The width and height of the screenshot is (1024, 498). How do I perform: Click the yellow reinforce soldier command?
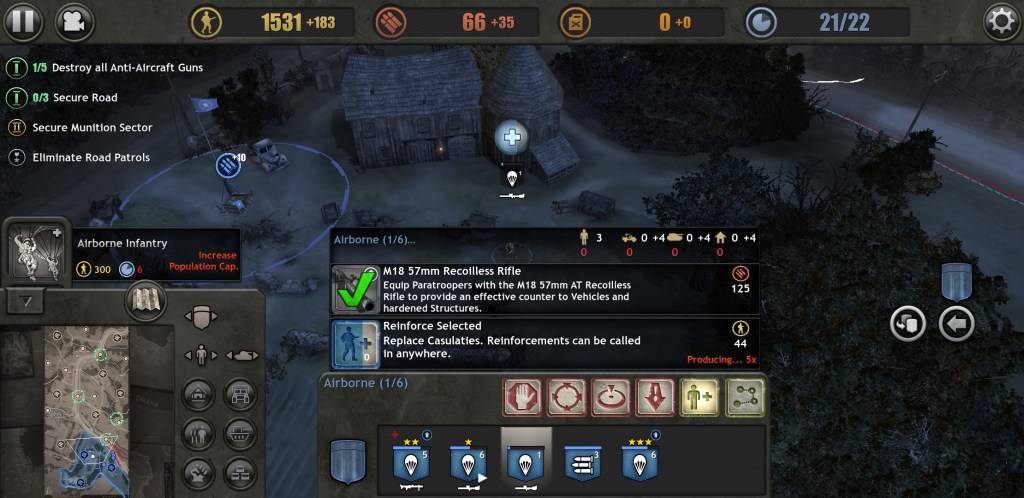[x=698, y=397]
